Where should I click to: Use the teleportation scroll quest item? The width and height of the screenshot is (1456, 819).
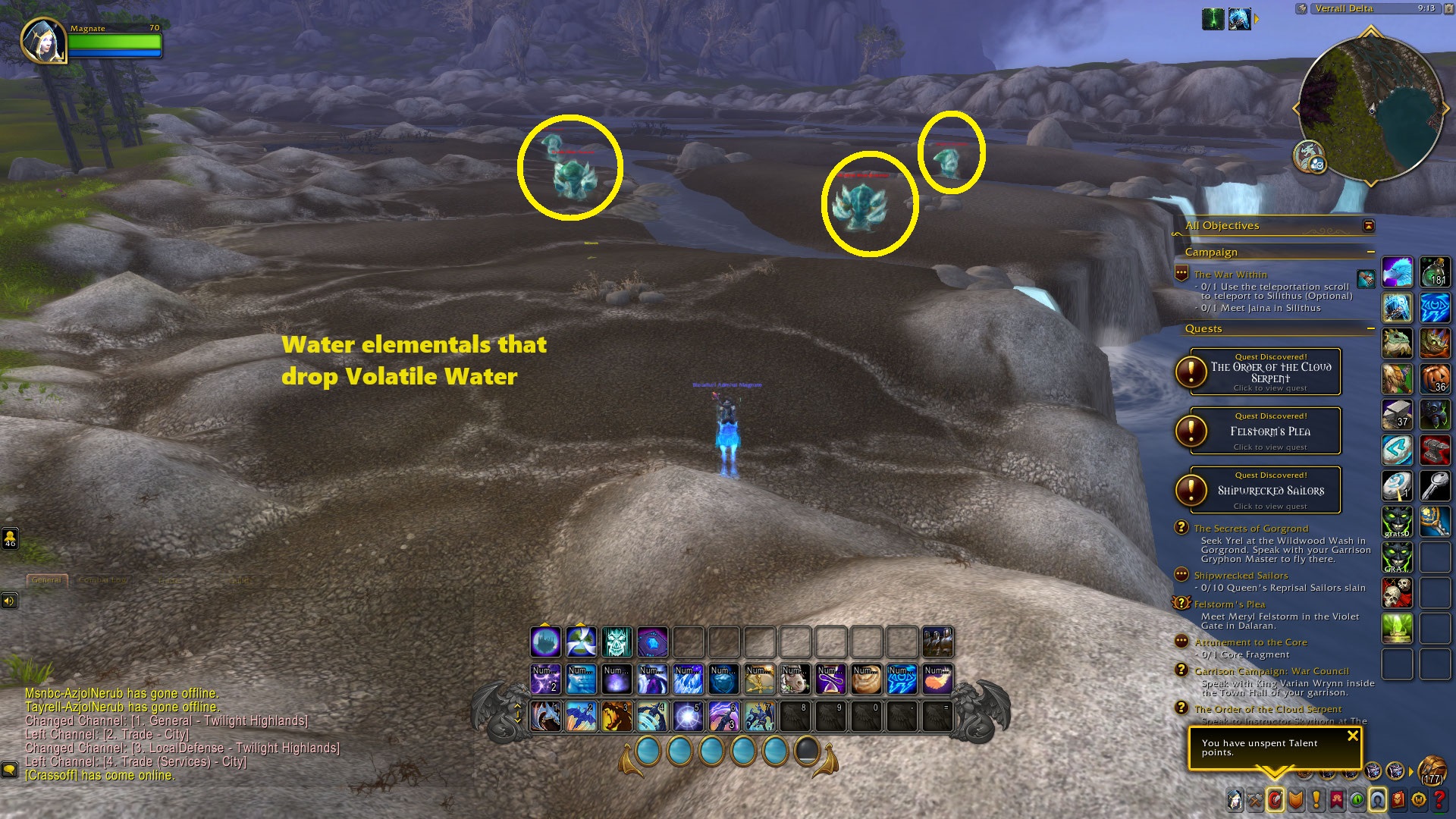pyautogui.click(x=1366, y=279)
